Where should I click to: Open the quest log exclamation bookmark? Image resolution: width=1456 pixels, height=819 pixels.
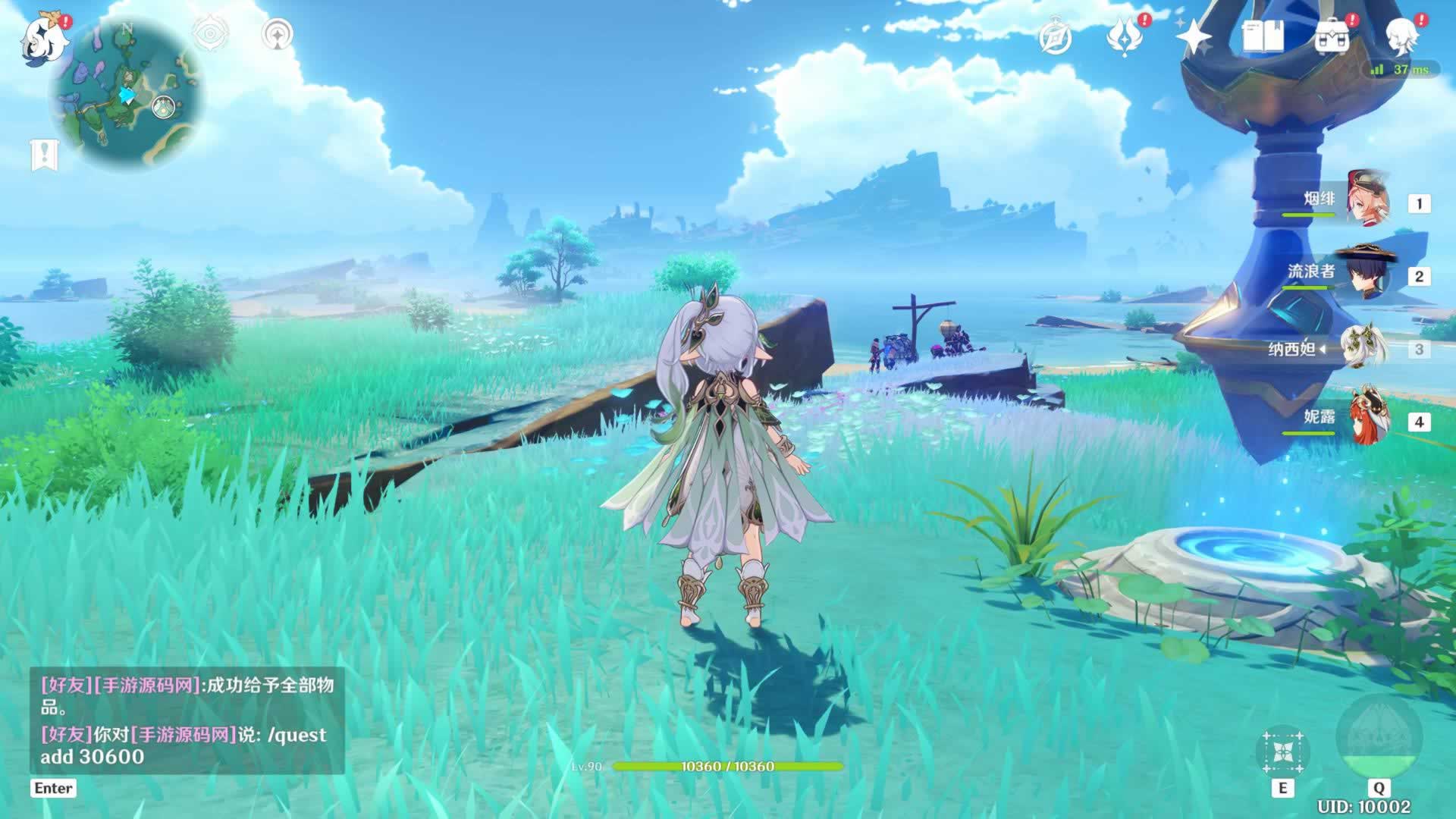tap(44, 155)
